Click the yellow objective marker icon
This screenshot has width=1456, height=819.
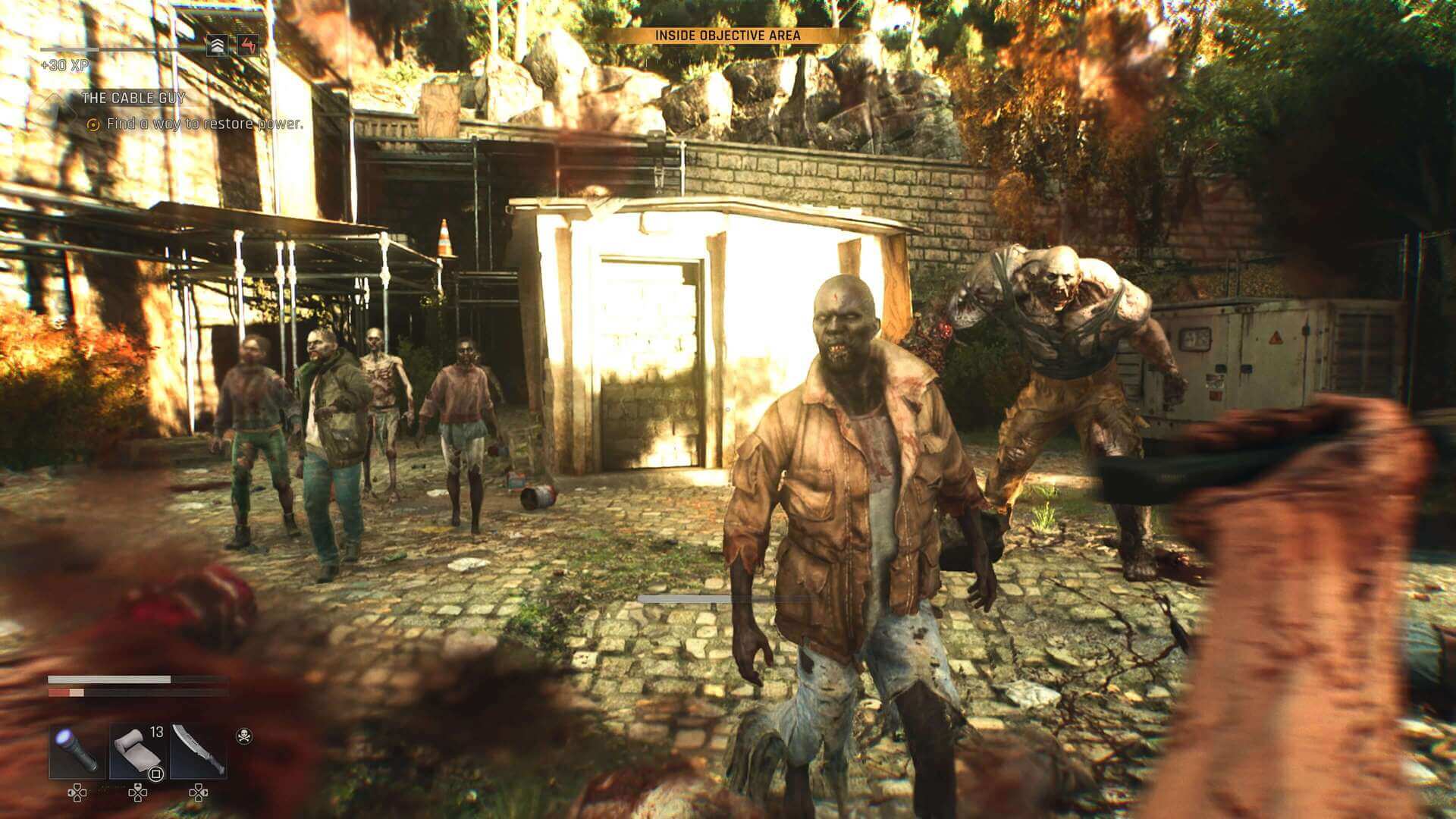(x=94, y=122)
